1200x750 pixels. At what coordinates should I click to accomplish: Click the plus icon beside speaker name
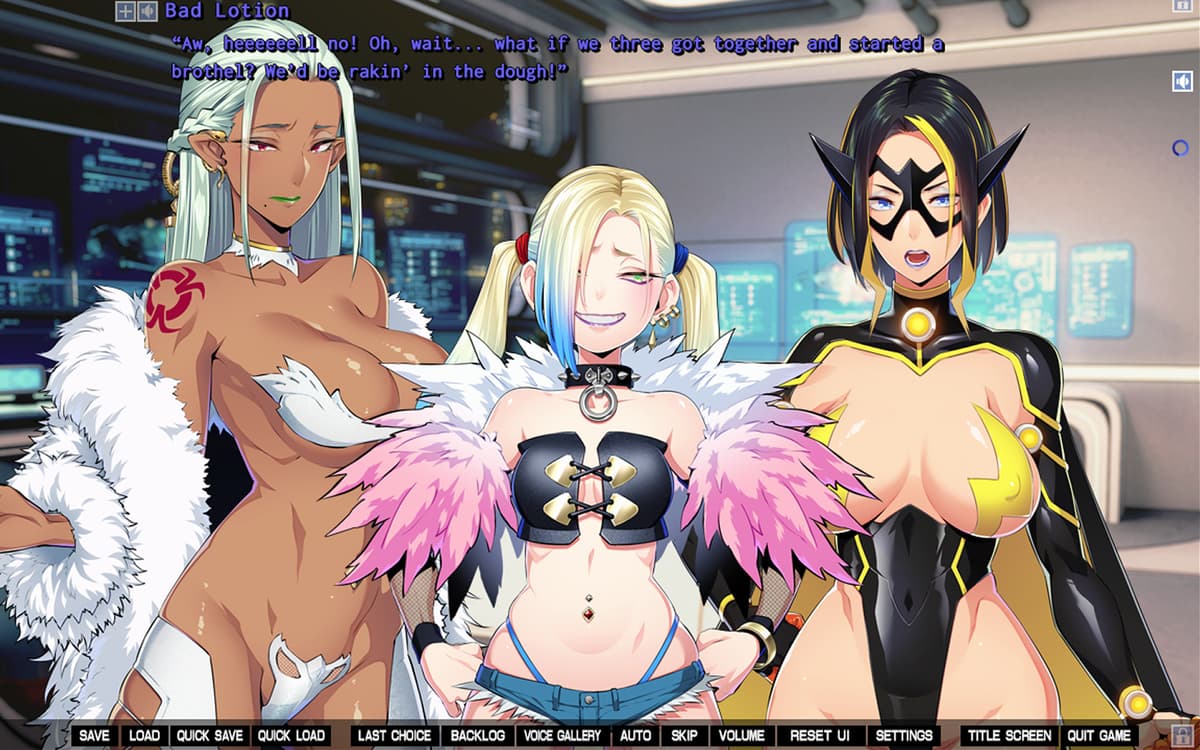pyautogui.click(x=125, y=12)
